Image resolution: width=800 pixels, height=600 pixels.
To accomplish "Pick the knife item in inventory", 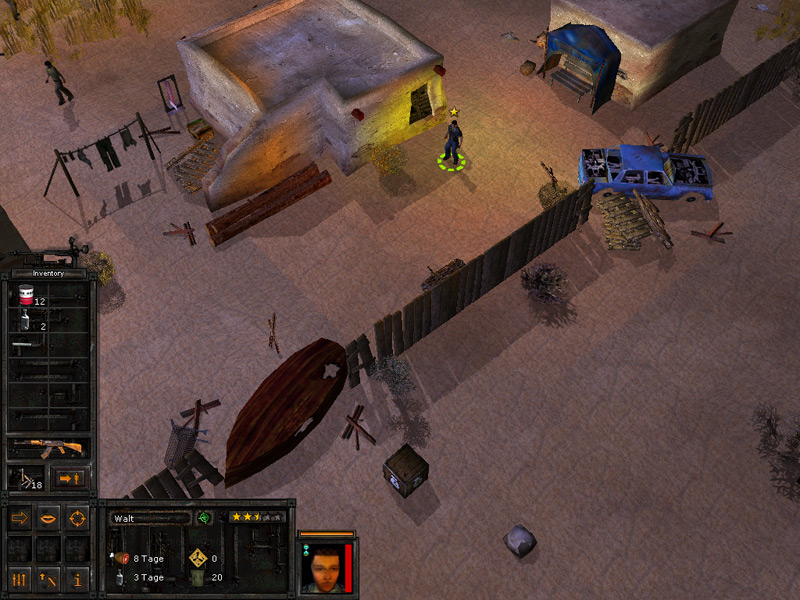I will 27,346.
